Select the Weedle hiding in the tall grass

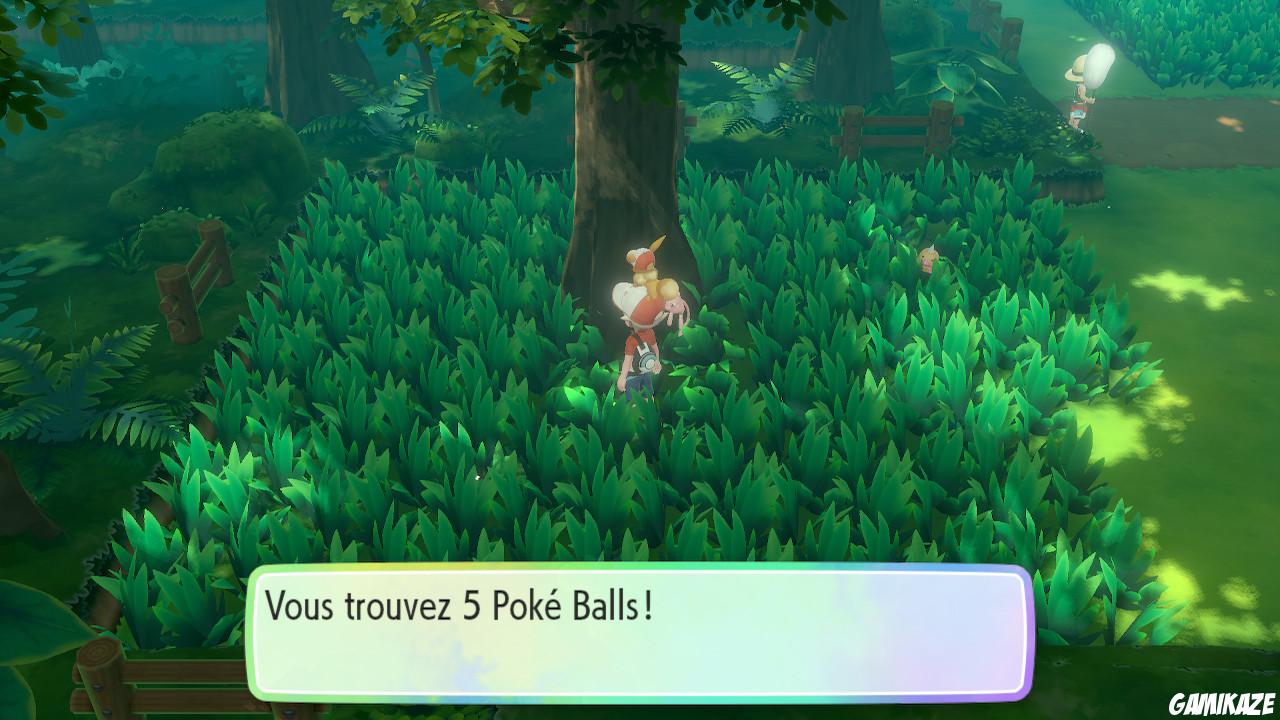coord(928,258)
